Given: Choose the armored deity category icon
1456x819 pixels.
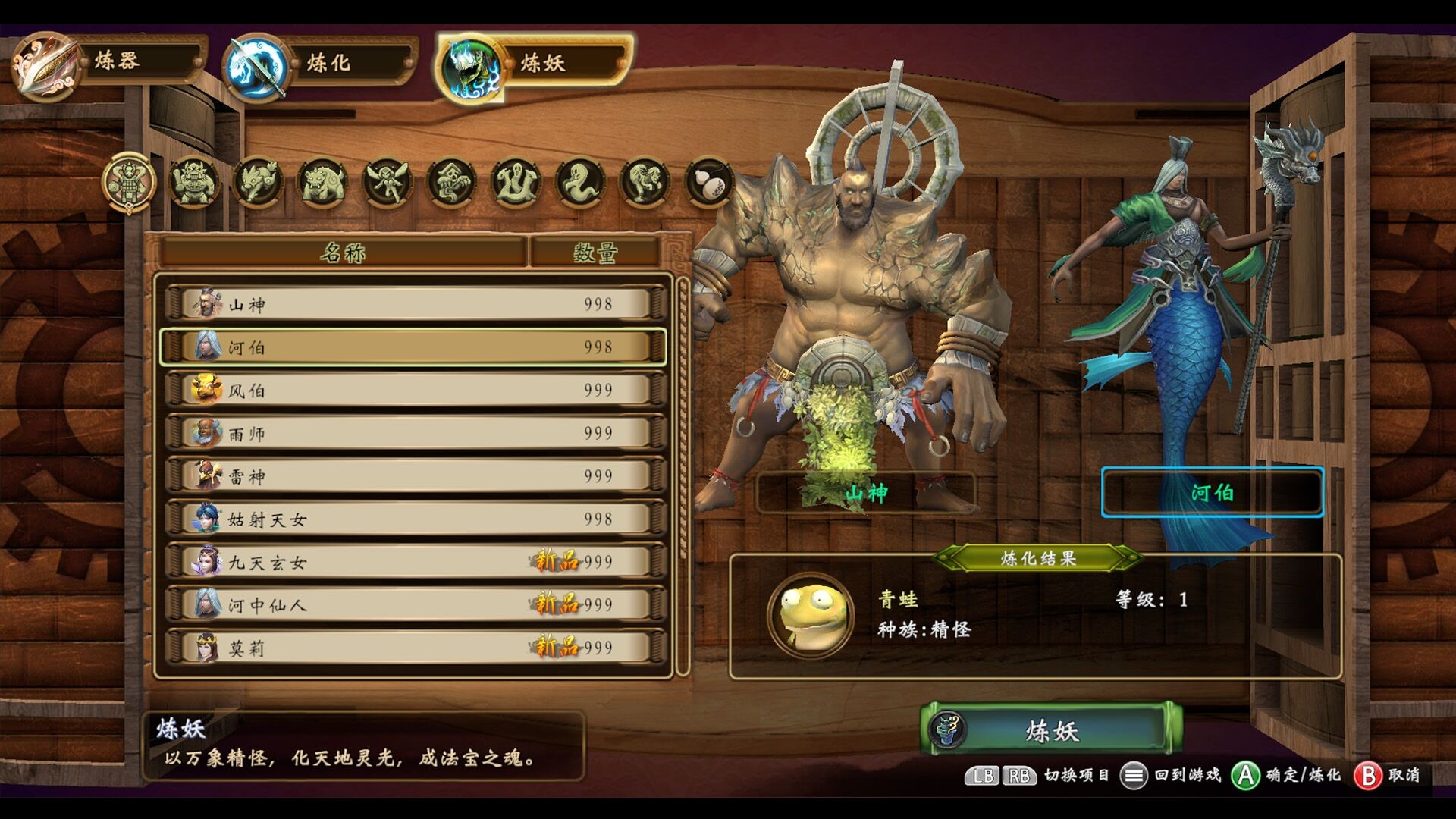Looking at the screenshot, I should 130,183.
